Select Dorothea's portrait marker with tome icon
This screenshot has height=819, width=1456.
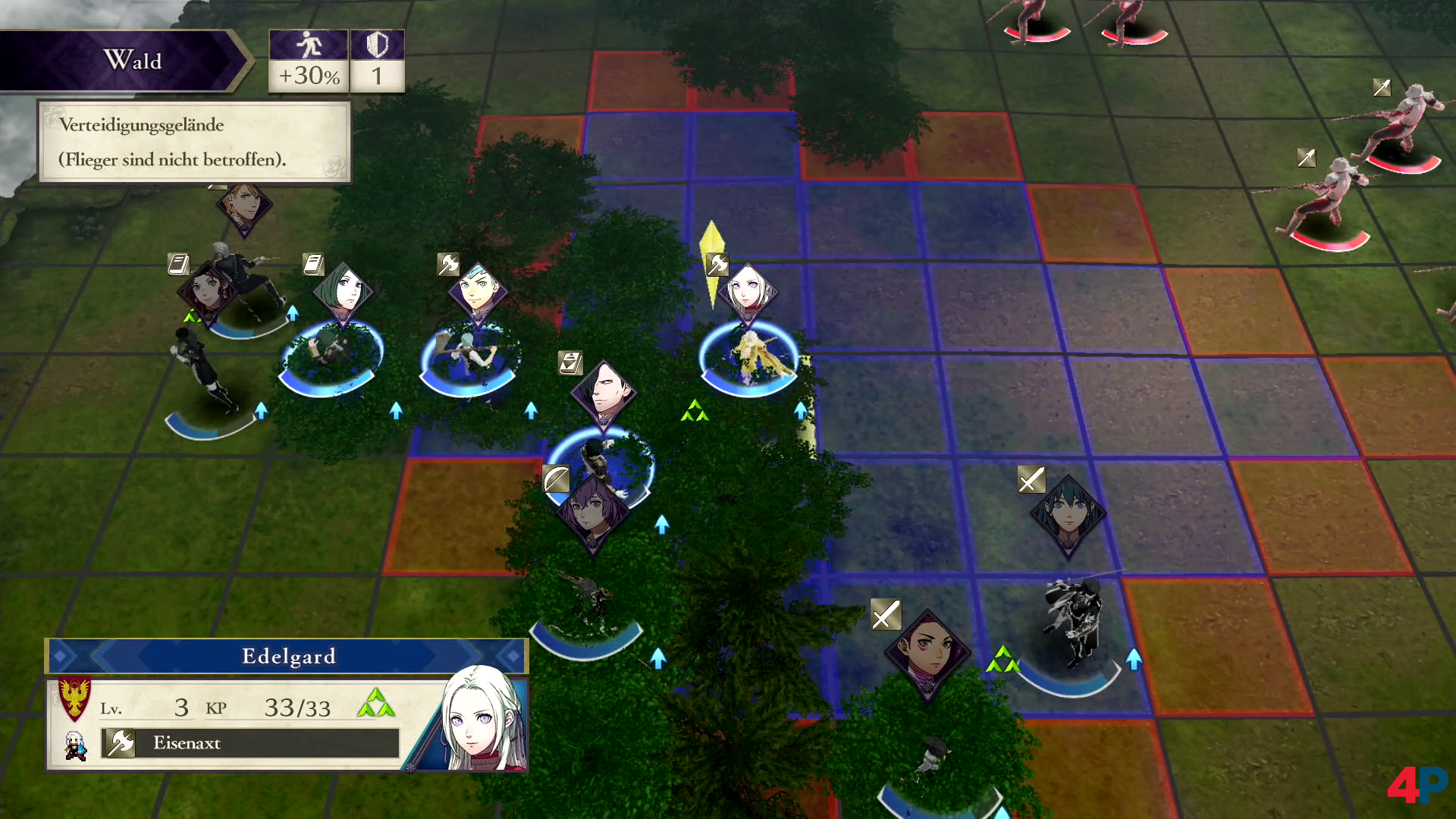[x=206, y=290]
